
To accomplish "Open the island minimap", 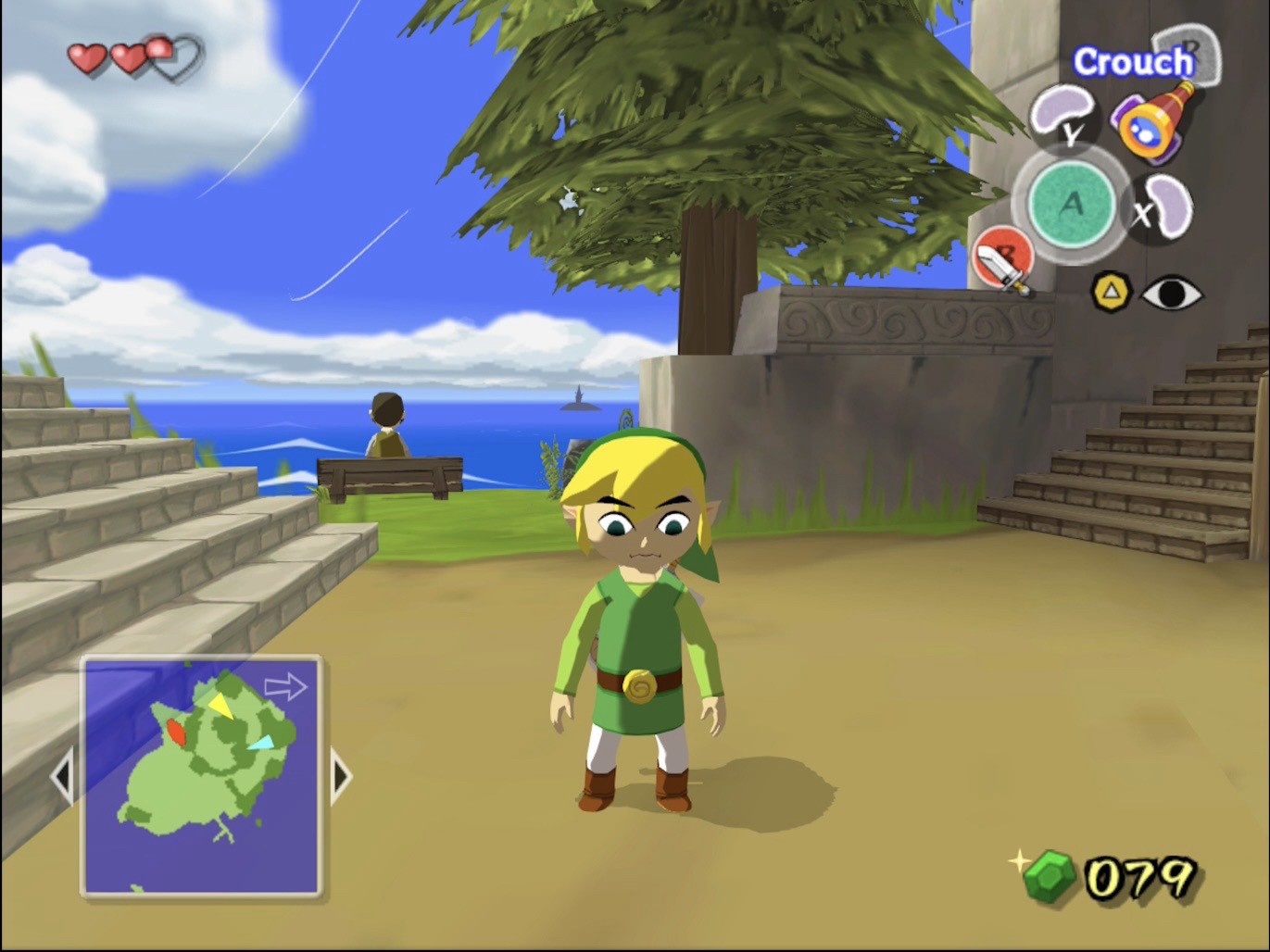I will pyautogui.click(x=201, y=775).
